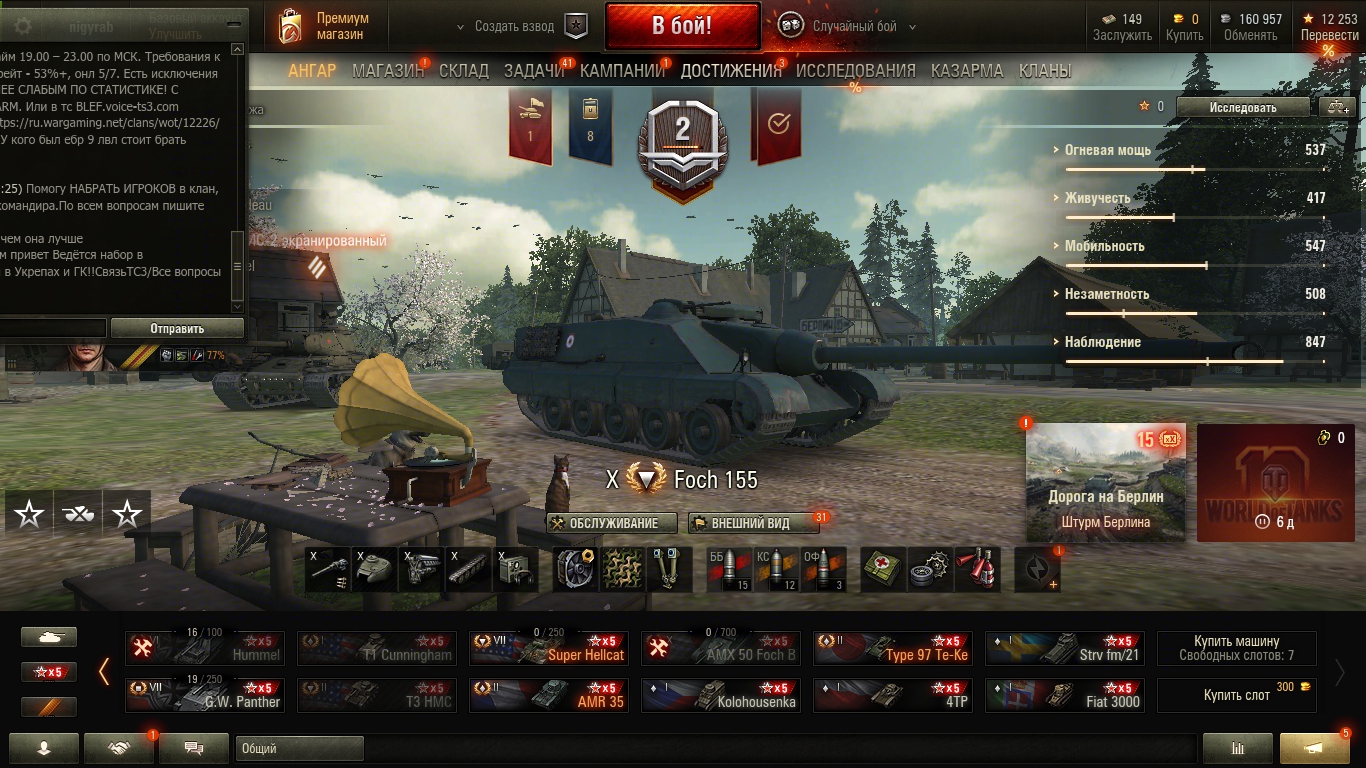The height and width of the screenshot is (768, 1366).
Task: Start battle with the В бой! button
Action: 681,26
